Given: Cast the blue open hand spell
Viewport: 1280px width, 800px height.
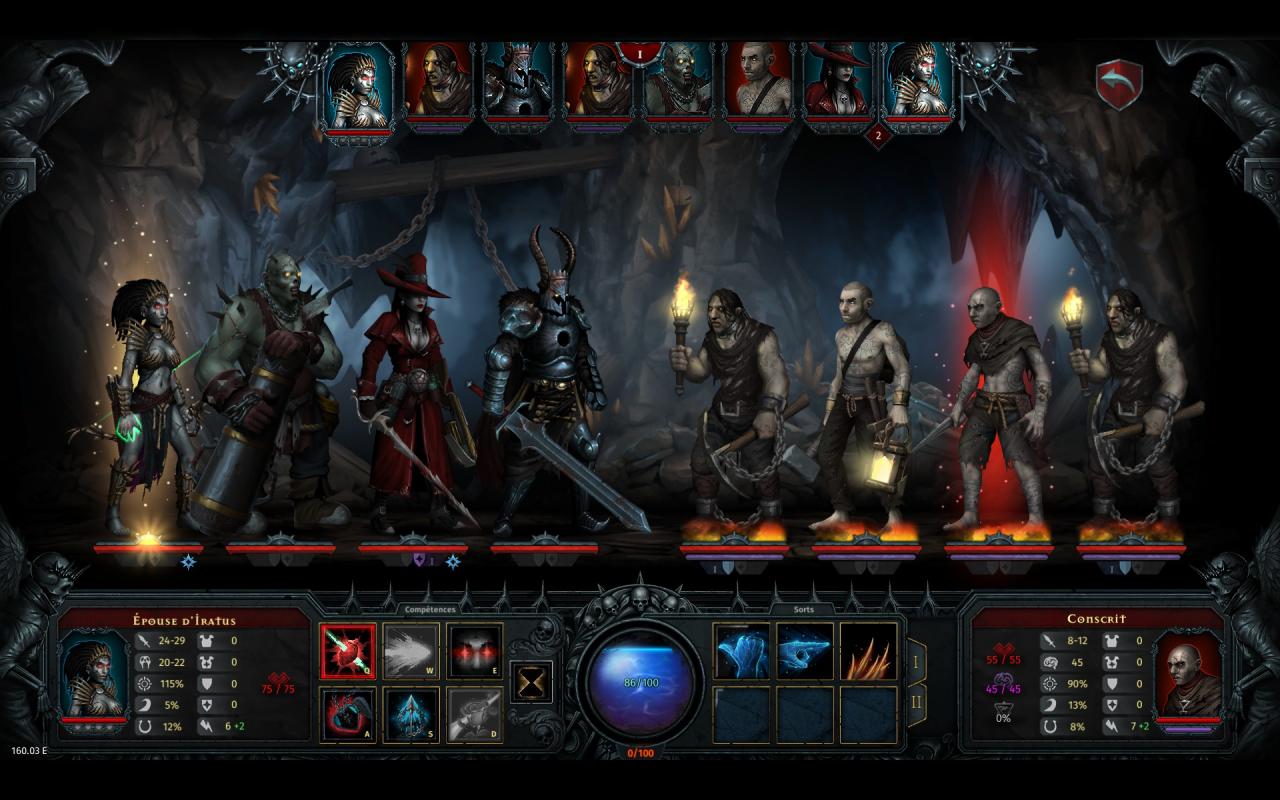Looking at the screenshot, I should pyautogui.click(x=742, y=651).
